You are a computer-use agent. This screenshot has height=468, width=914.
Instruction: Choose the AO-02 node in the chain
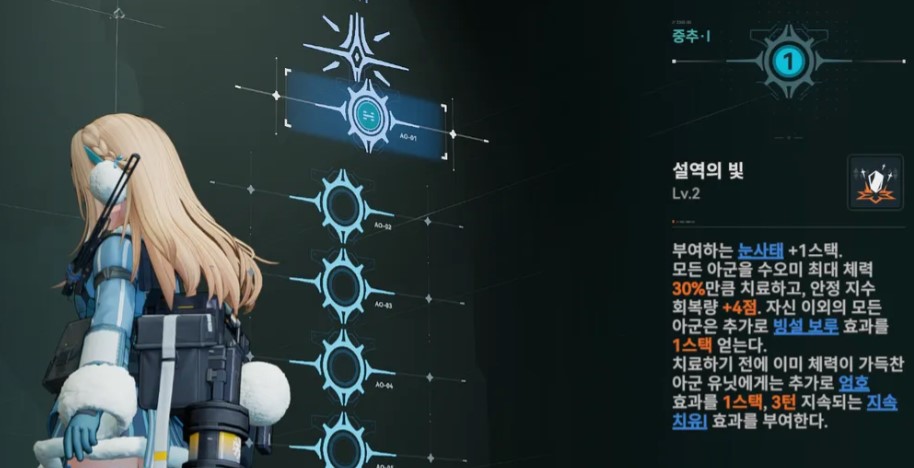[x=343, y=204]
